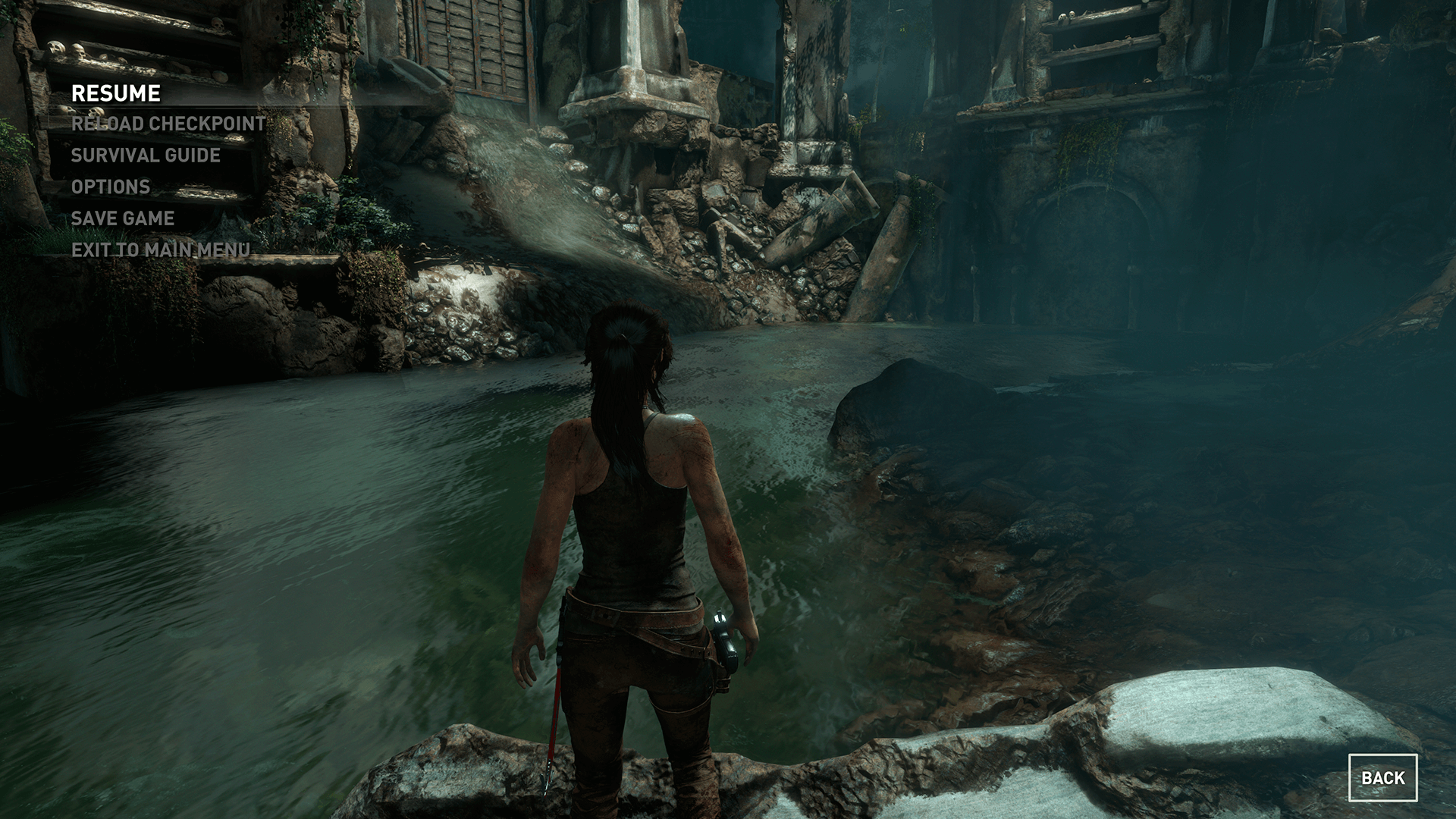Viewport: 1456px width, 819px height.
Task: Open the Options menu
Action: [111, 187]
